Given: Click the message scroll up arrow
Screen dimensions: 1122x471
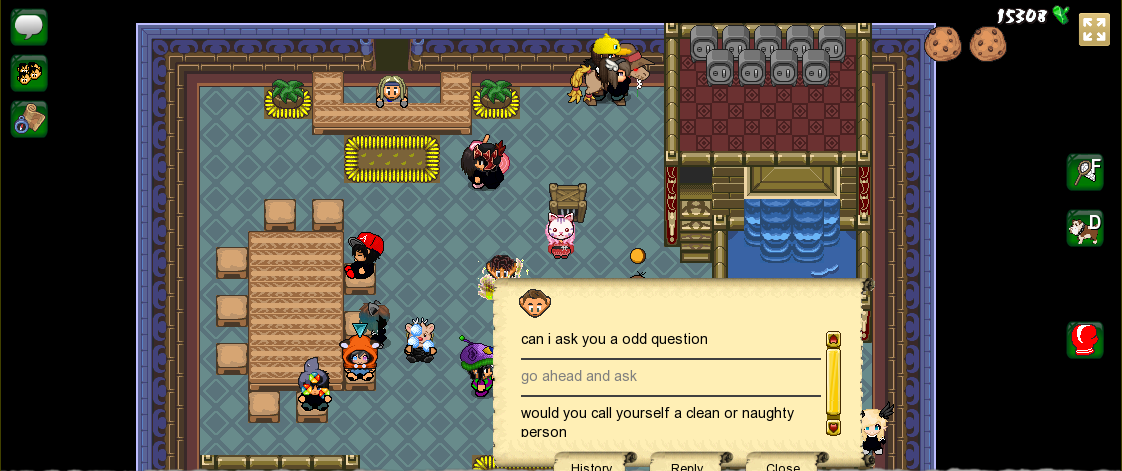Looking at the screenshot, I should [833, 339].
